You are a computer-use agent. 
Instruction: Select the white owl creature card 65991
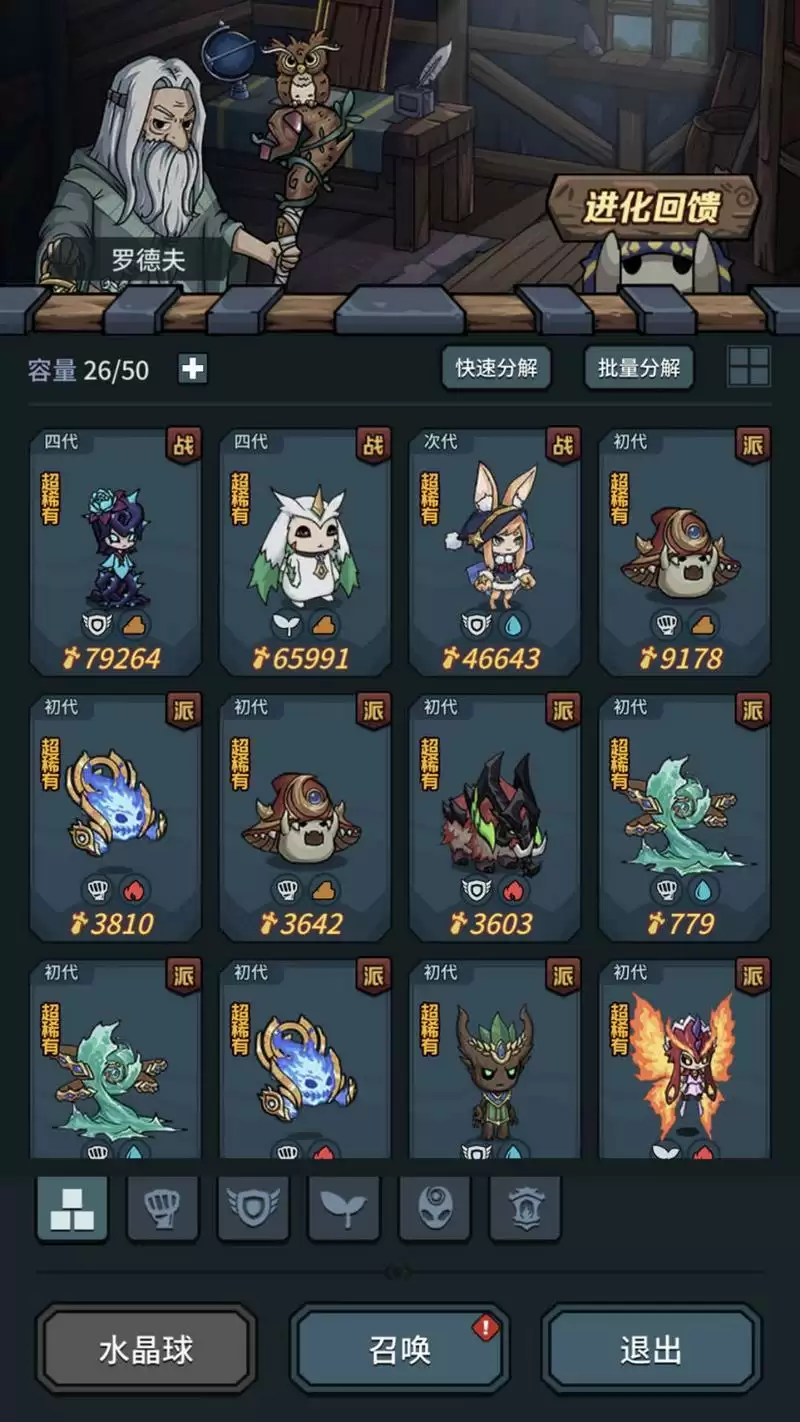(305, 552)
